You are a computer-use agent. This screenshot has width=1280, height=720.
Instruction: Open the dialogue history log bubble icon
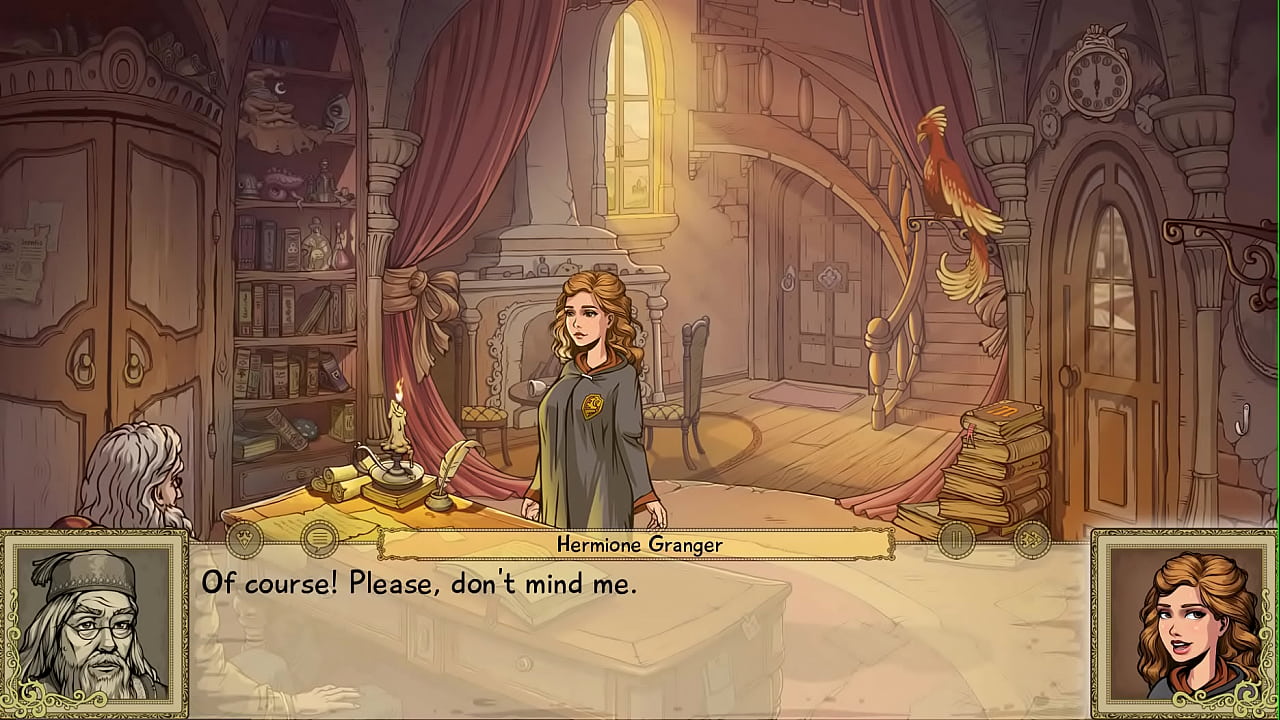(x=319, y=540)
